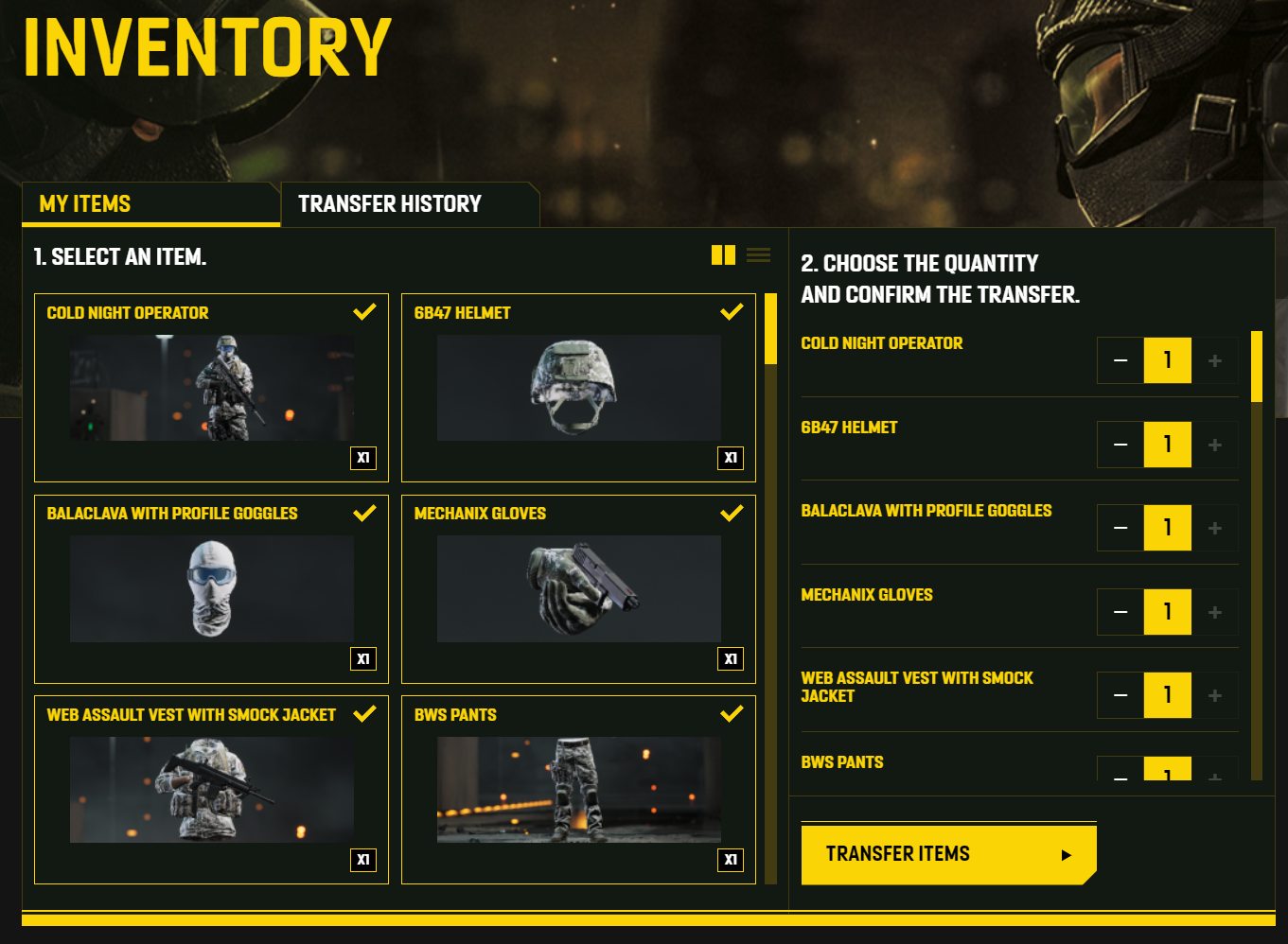Toggle the Balaclava with Profile Goggles card
This screenshot has width=1288, height=944.
coord(211,588)
